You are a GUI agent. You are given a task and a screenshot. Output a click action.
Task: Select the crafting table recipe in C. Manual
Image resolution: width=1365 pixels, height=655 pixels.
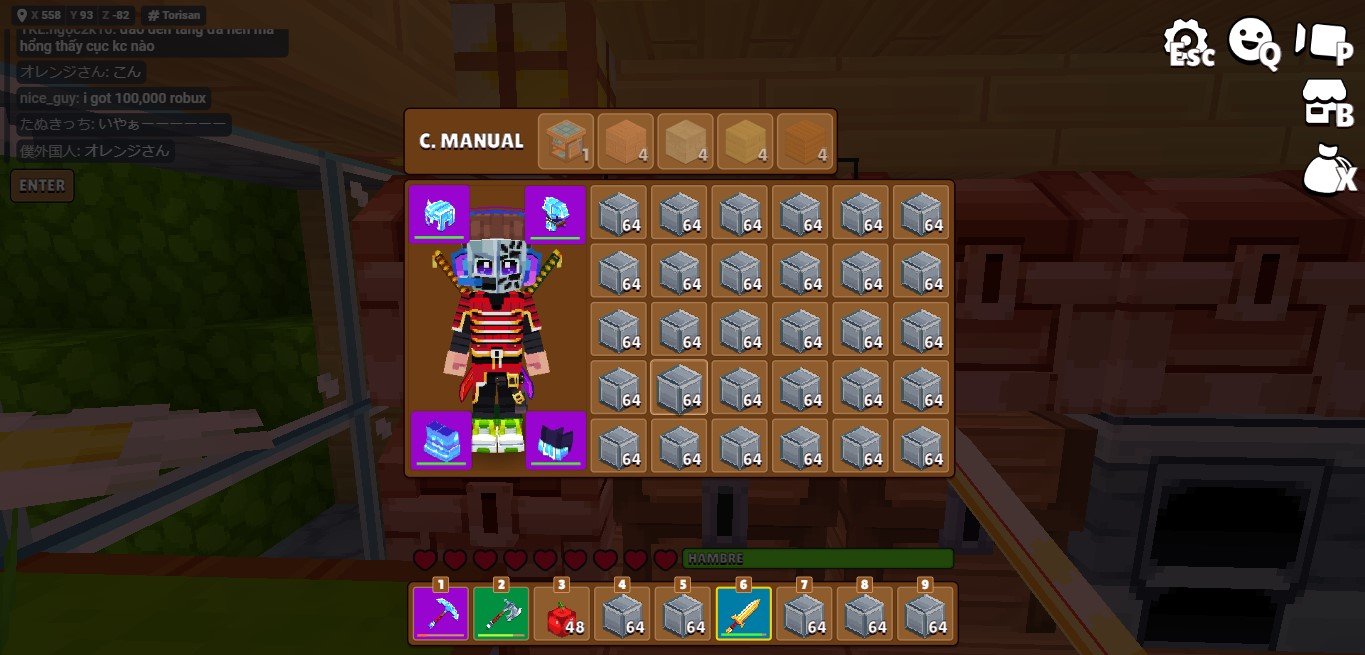[x=566, y=141]
